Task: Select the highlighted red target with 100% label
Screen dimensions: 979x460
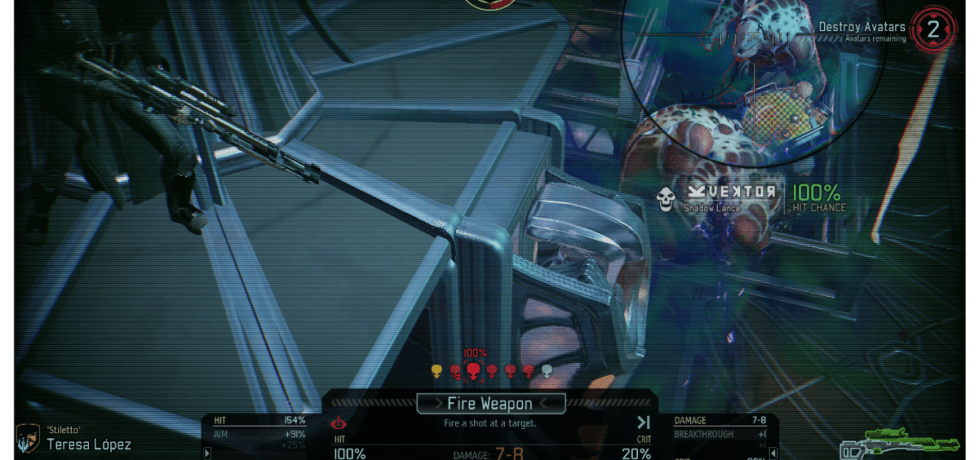Action: click(473, 371)
